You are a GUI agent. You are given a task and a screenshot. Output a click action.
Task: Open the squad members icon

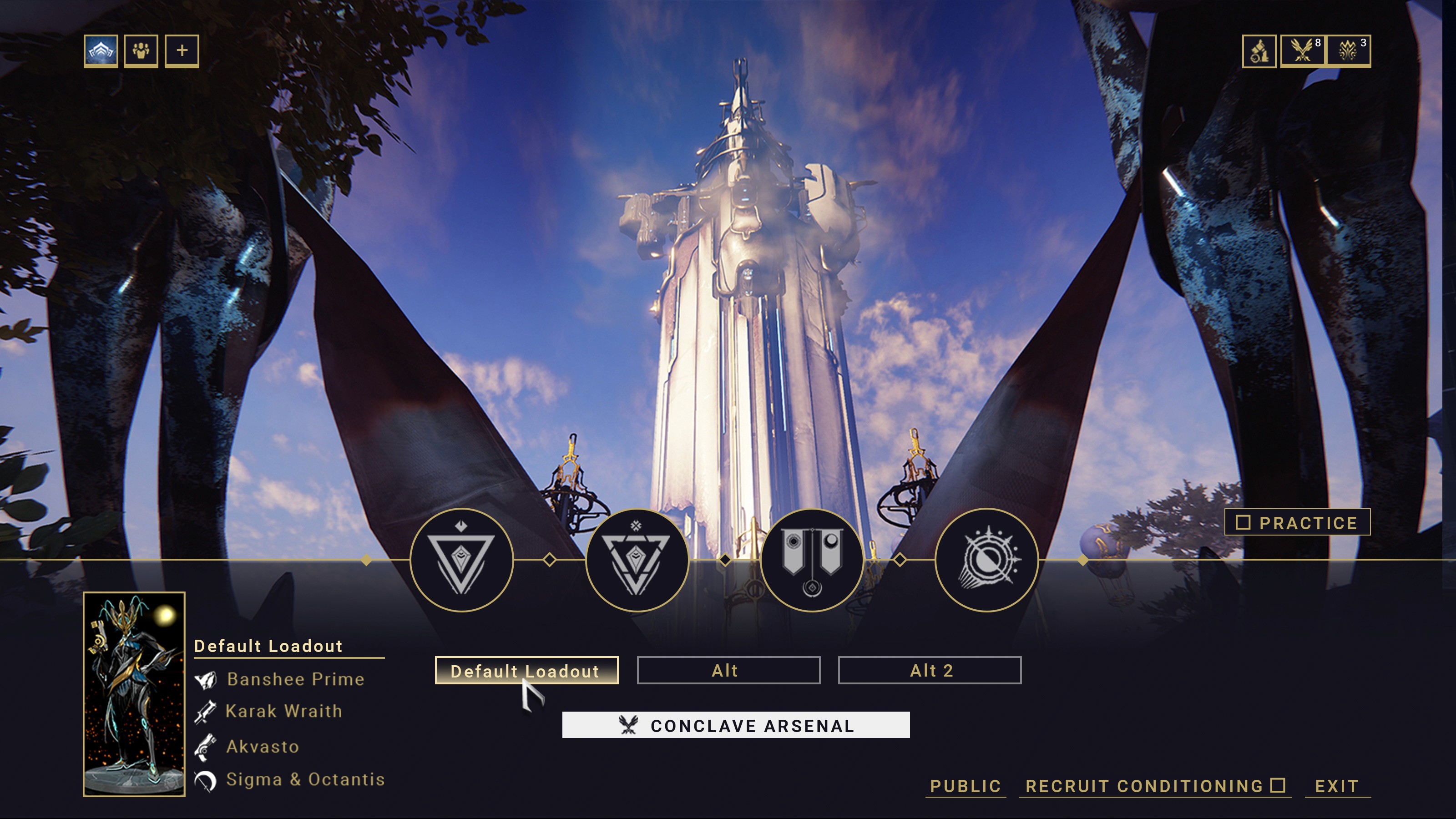[x=141, y=51]
